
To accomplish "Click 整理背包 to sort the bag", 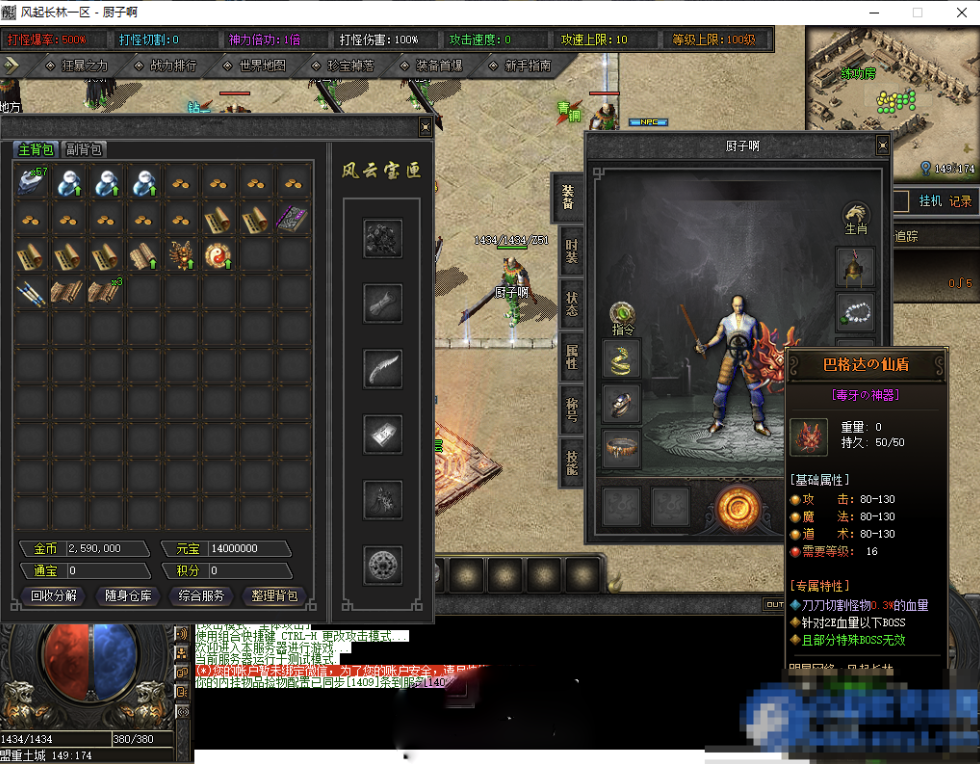I will [x=276, y=596].
